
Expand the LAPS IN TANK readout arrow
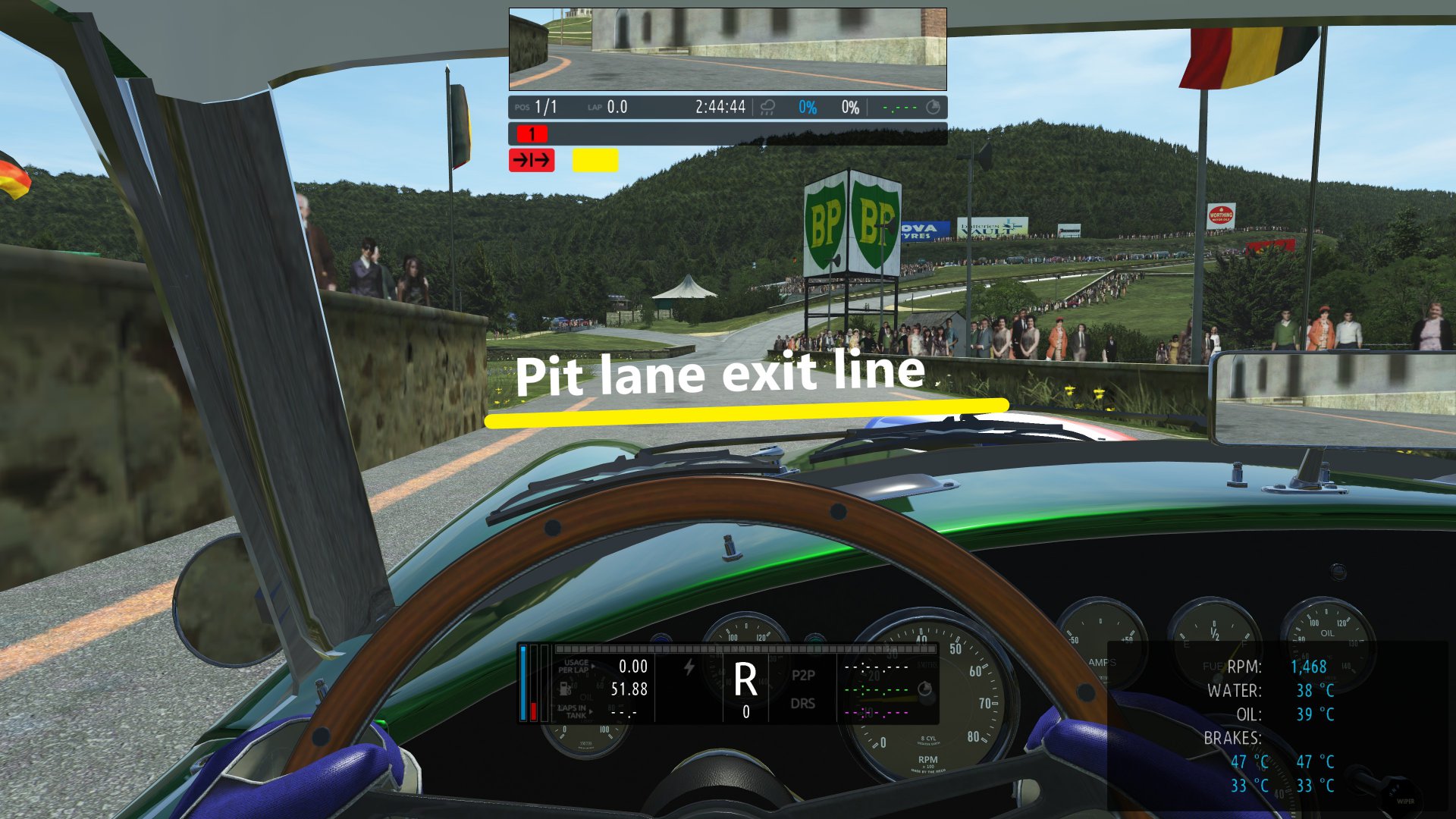click(591, 711)
